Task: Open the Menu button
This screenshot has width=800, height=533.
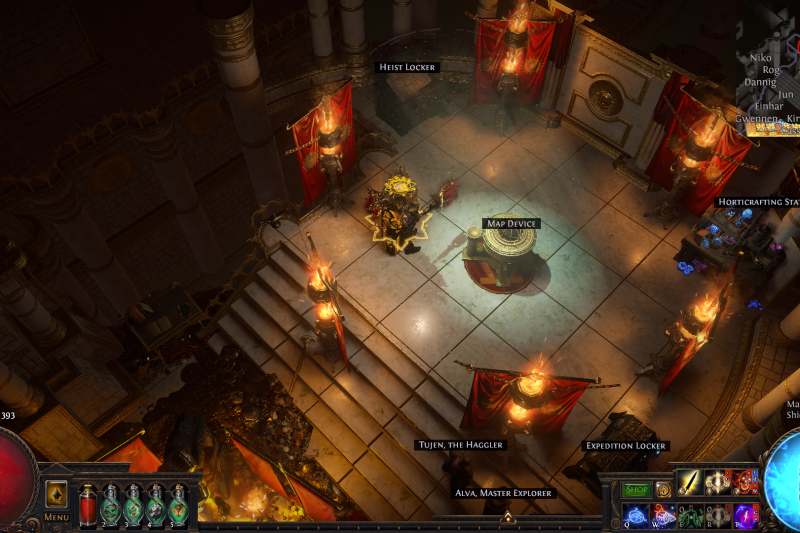Action: click(x=56, y=517)
